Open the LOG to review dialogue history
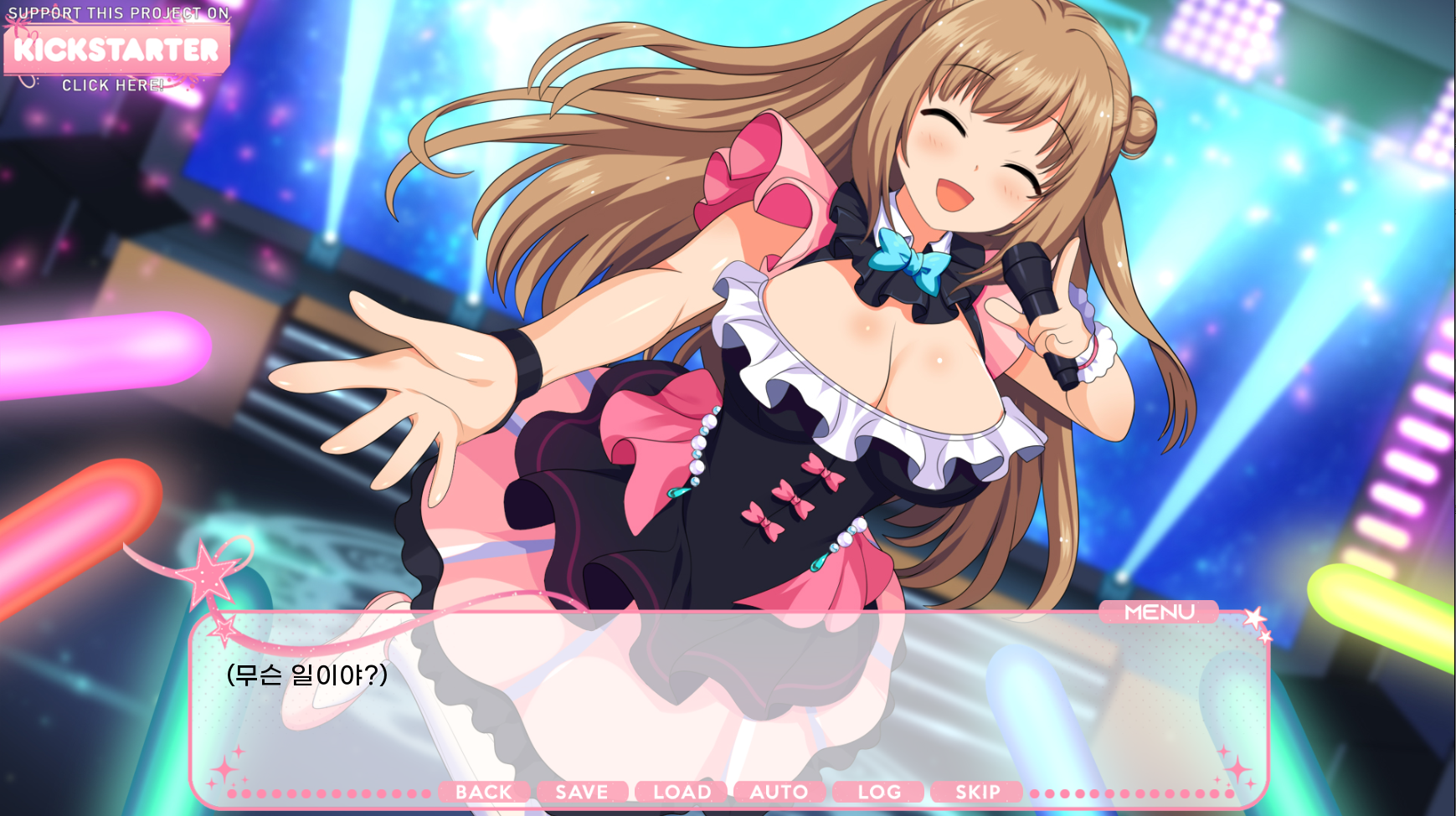The width and height of the screenshot is (1456, 816). pos(877,792)
